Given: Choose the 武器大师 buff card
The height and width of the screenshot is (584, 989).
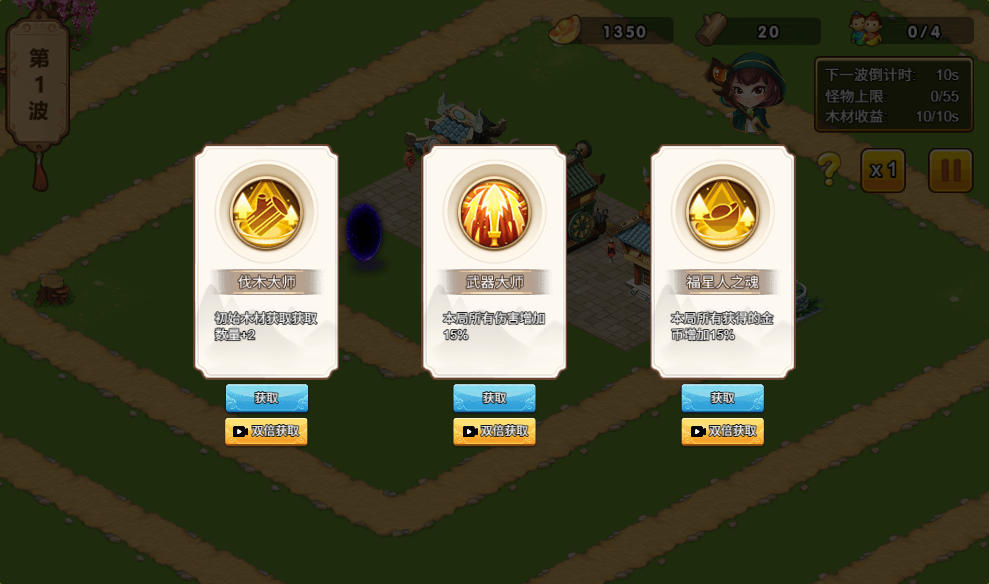Looking at the screenshot, I should pos(494,262).
